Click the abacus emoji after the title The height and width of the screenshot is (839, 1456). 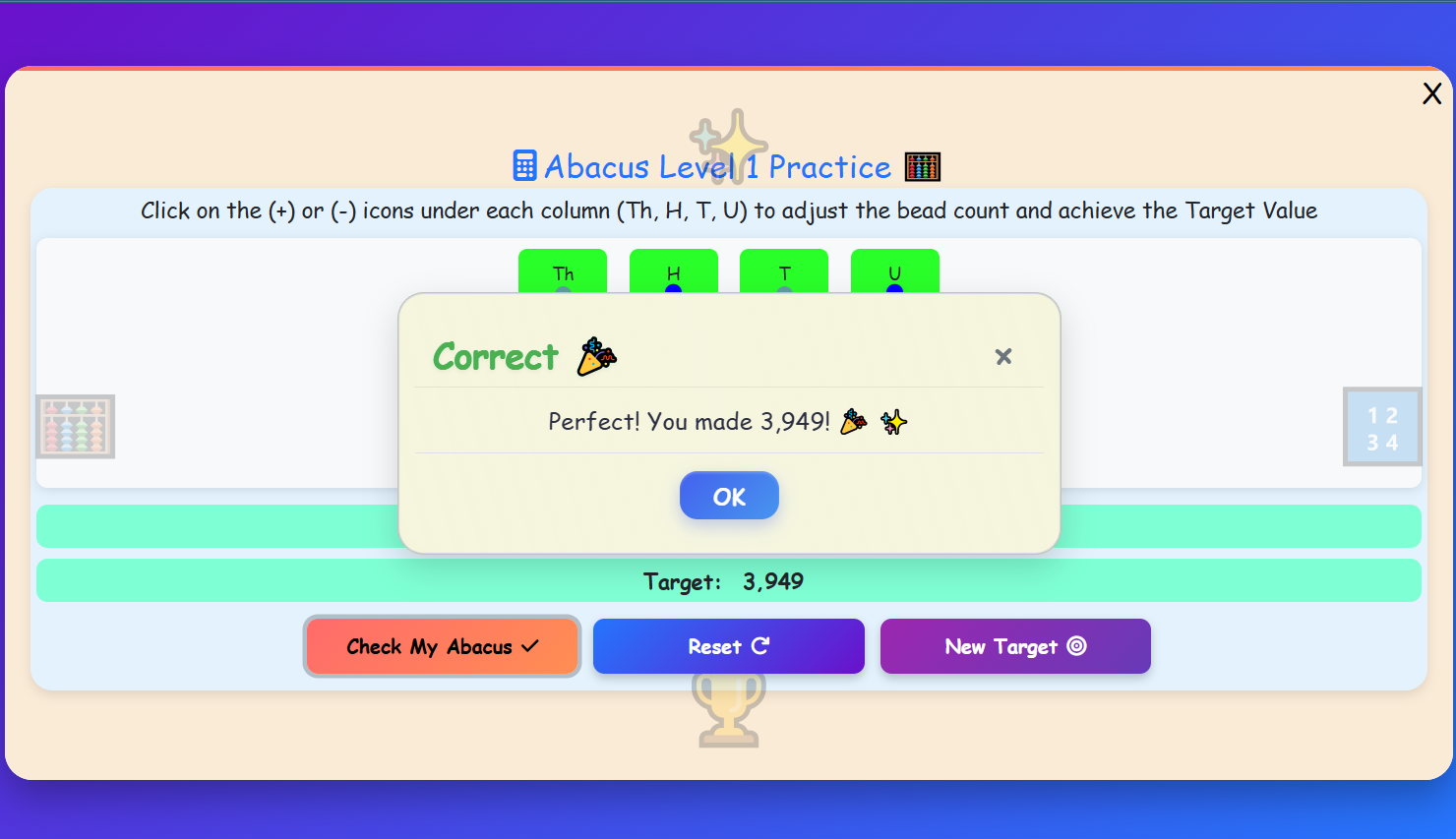pos(923,166)
